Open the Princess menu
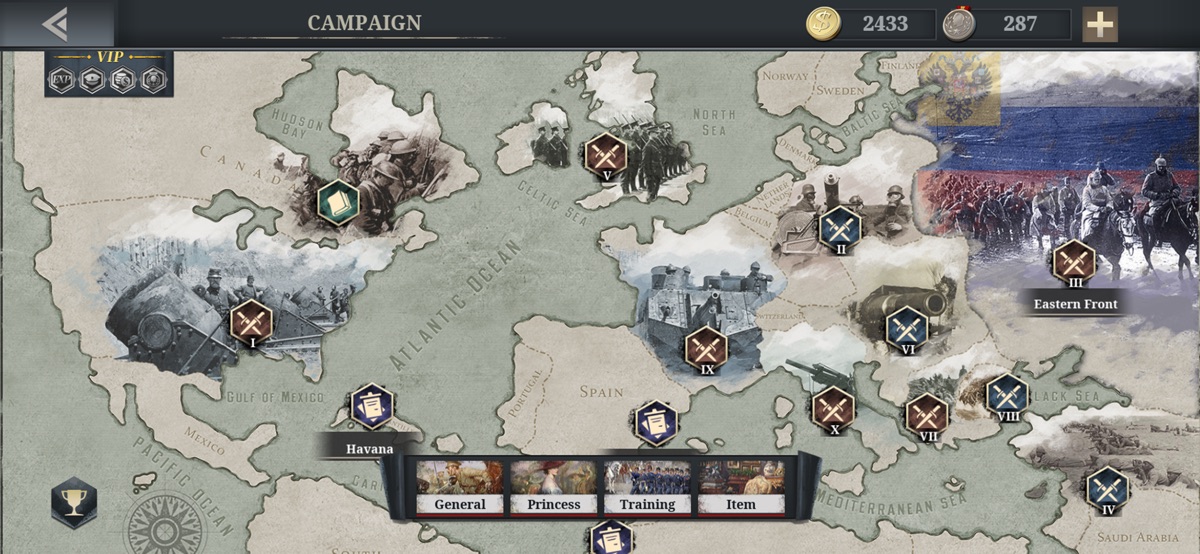Image resolution: width=1200 pixels, height=554 pixels. click(x=553, y=487)
